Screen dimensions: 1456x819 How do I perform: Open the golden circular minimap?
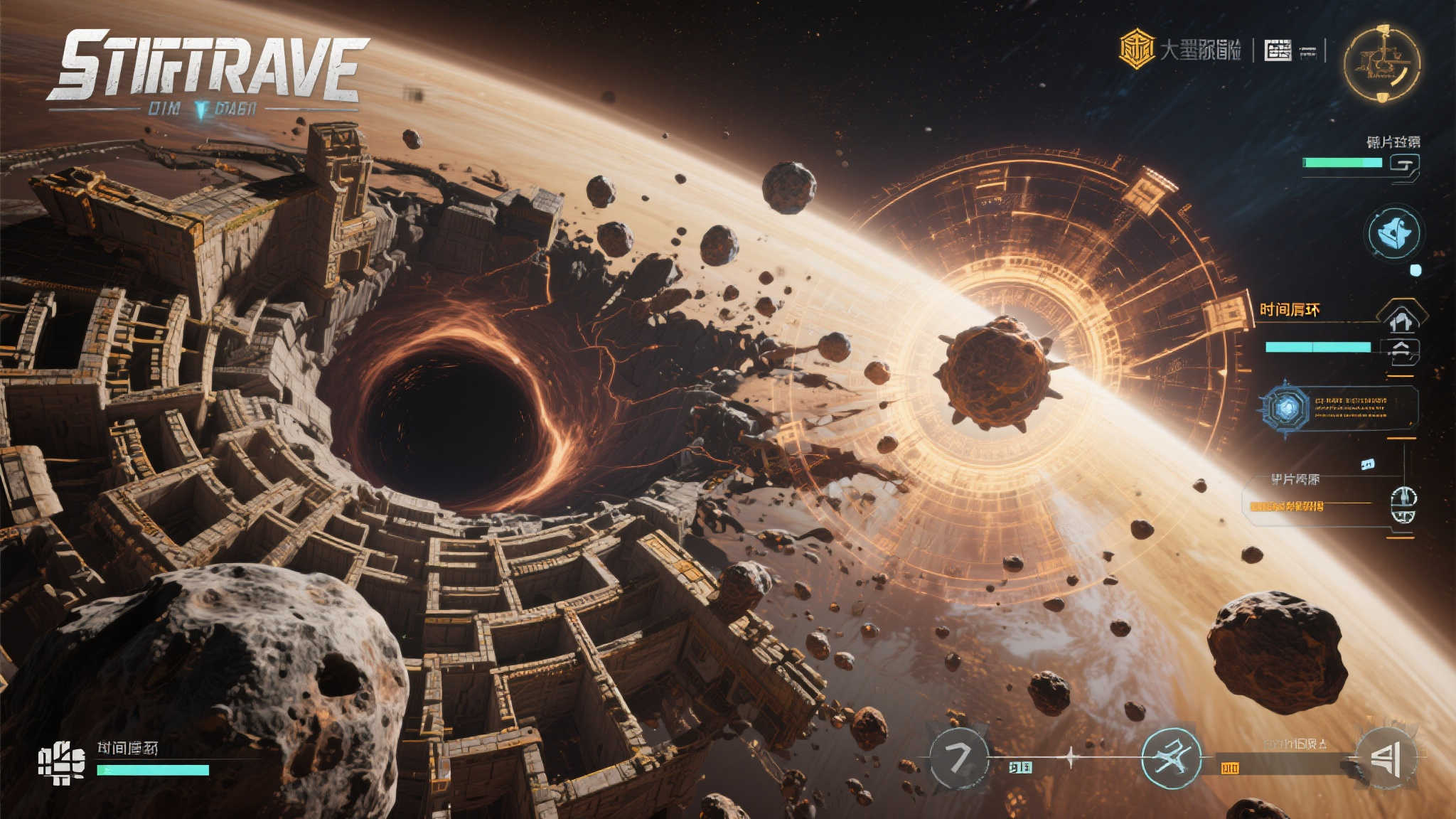click(x=1381, y=63)
